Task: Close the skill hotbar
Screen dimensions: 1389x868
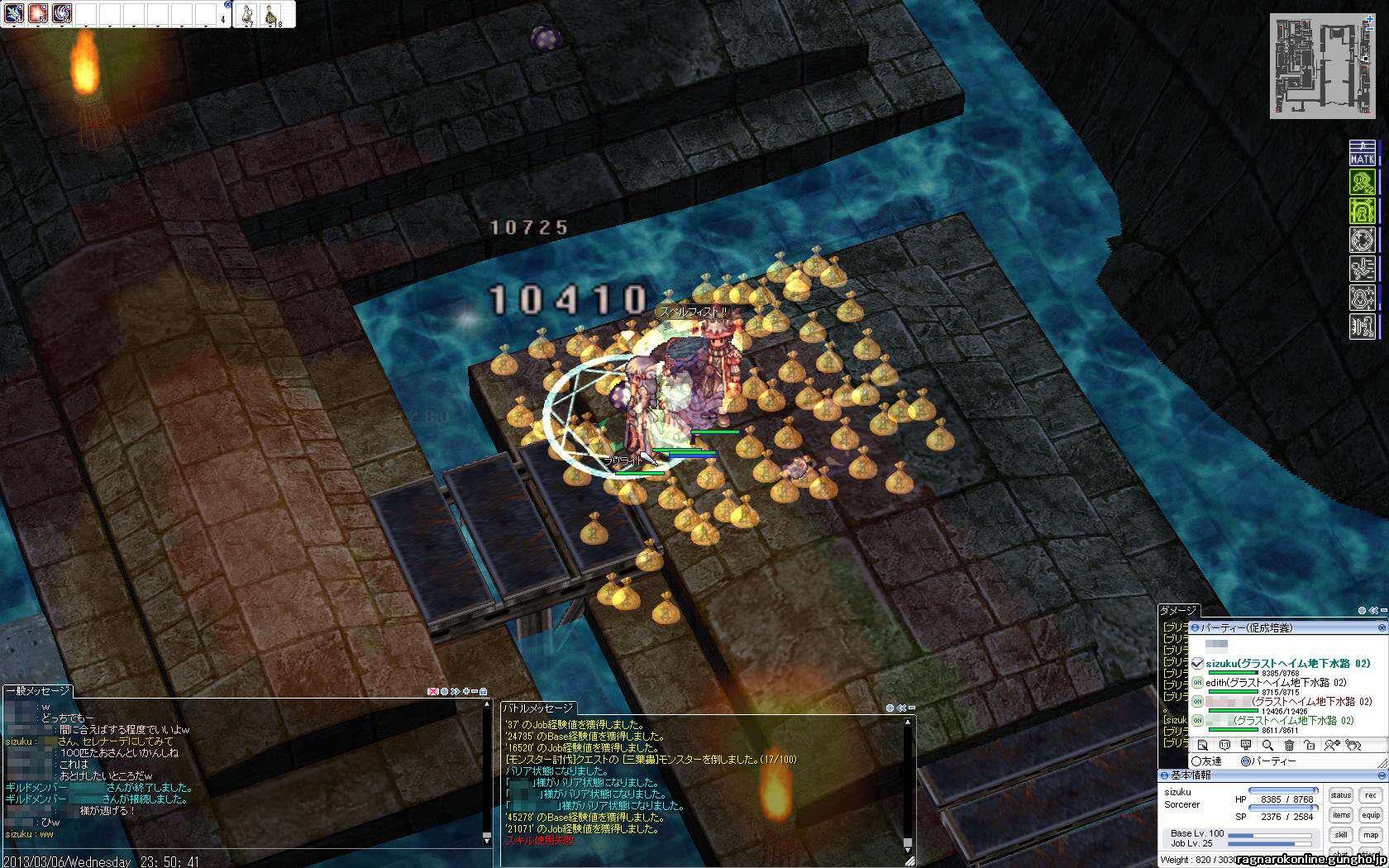Action: pyautogui.click(x=228, y=4)
